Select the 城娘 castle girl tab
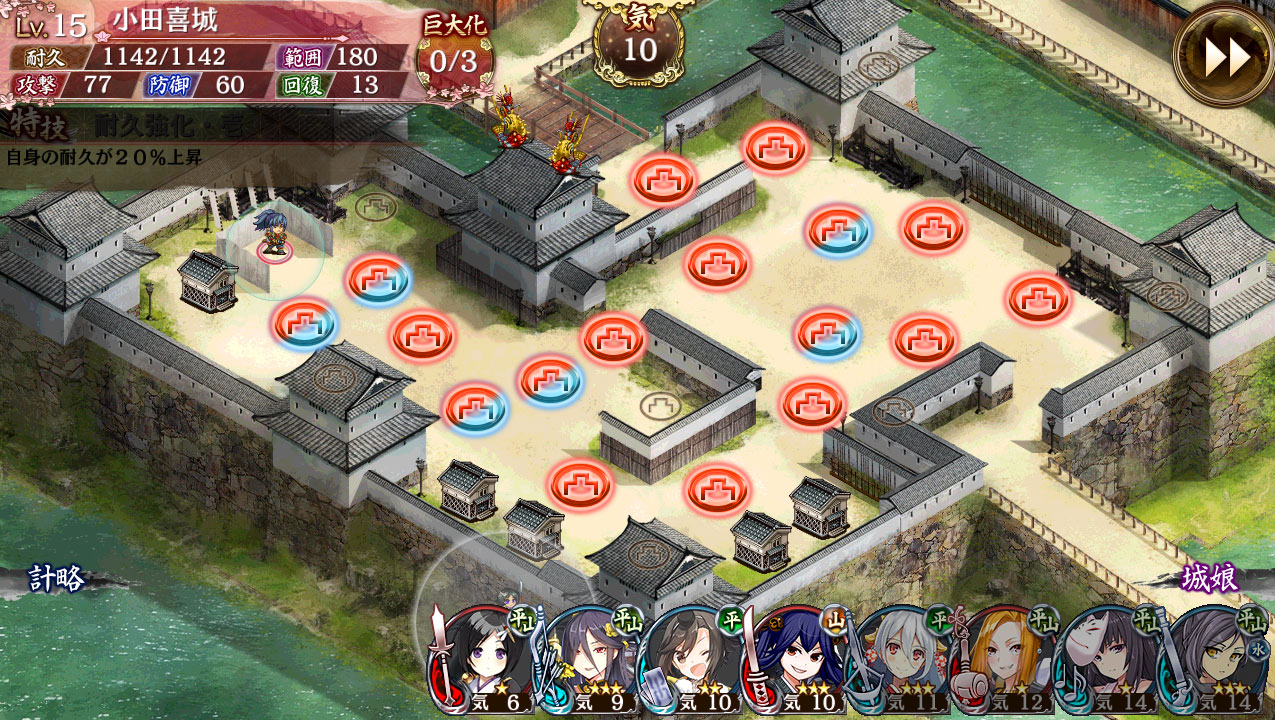Screen dimensions: 1275x720 point(1210,578)
